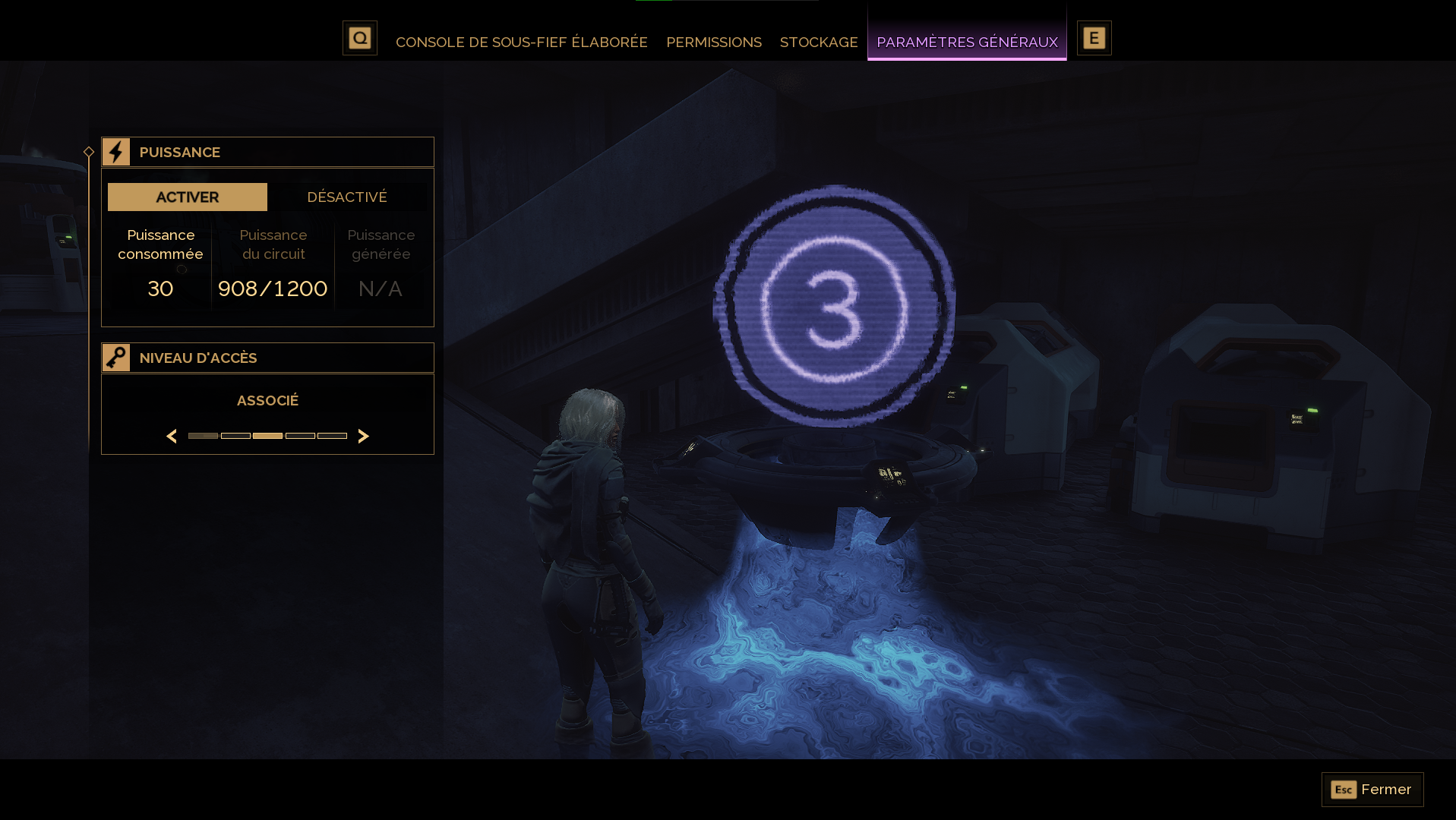This screenshot has width=1456, height=820.
Task: Expand the Puissance section header
Action: point(267,152)
